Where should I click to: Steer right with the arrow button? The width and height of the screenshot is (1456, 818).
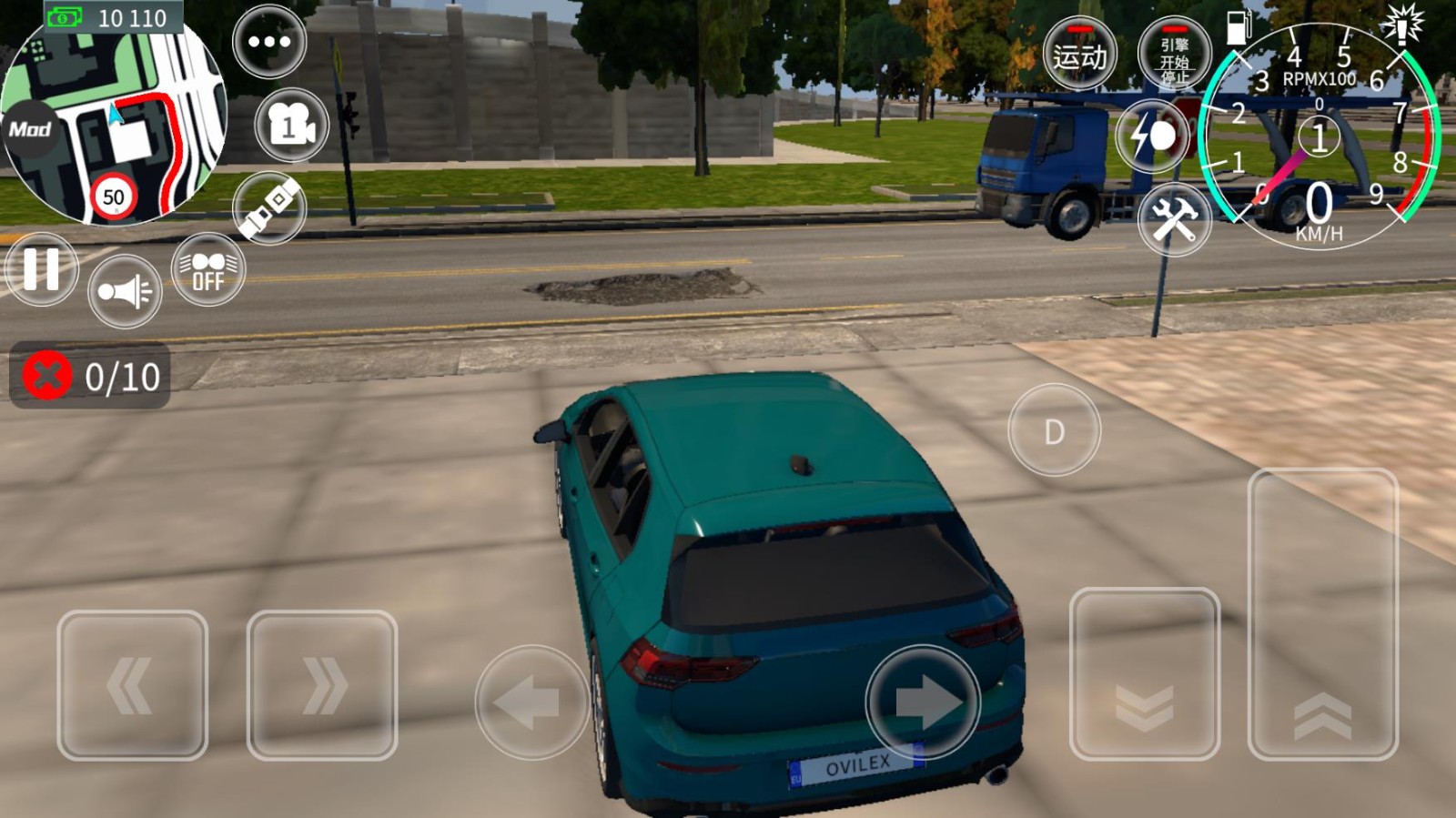point(923,702)
